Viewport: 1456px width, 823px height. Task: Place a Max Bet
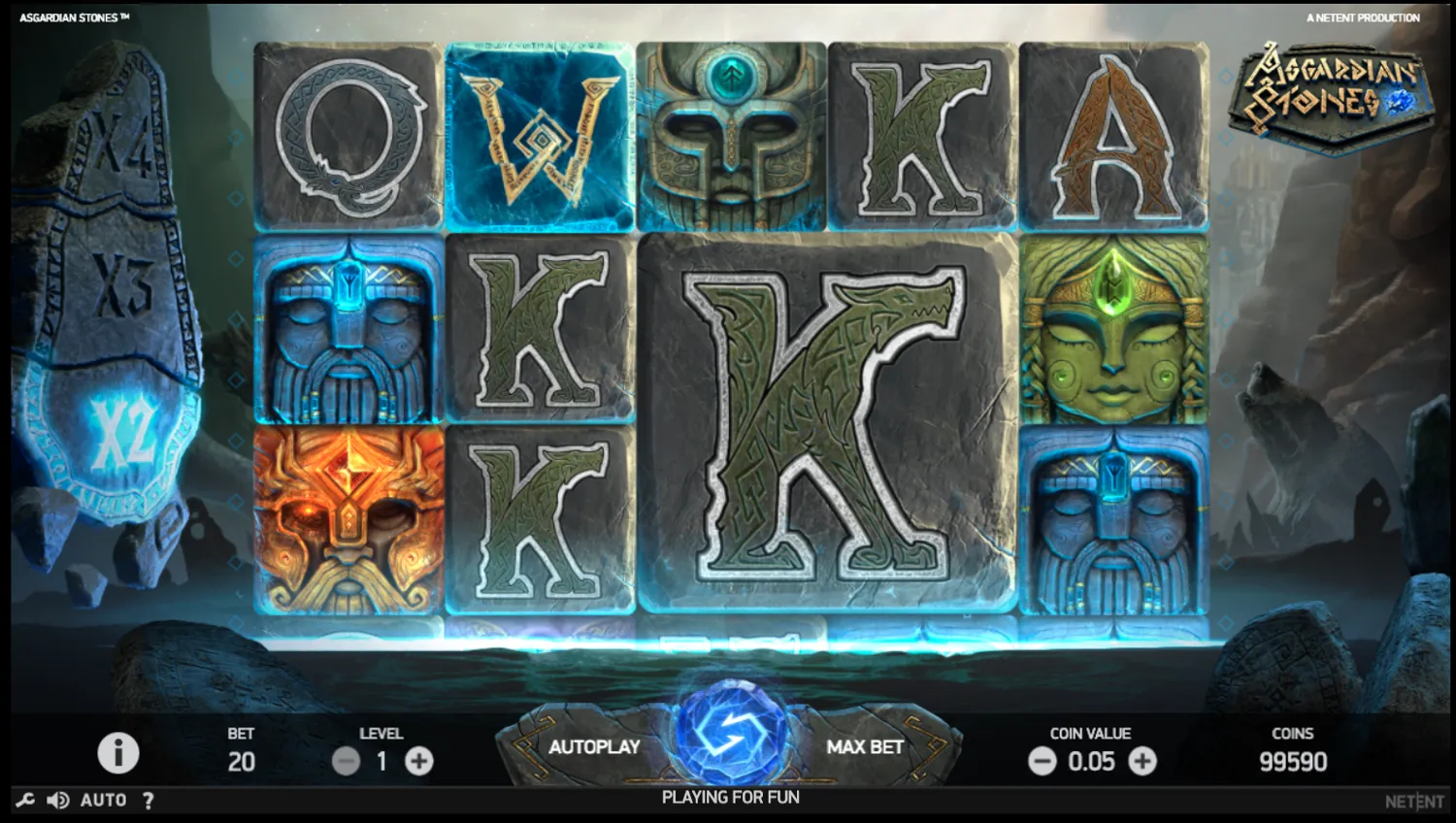click(x=863, y=747)
